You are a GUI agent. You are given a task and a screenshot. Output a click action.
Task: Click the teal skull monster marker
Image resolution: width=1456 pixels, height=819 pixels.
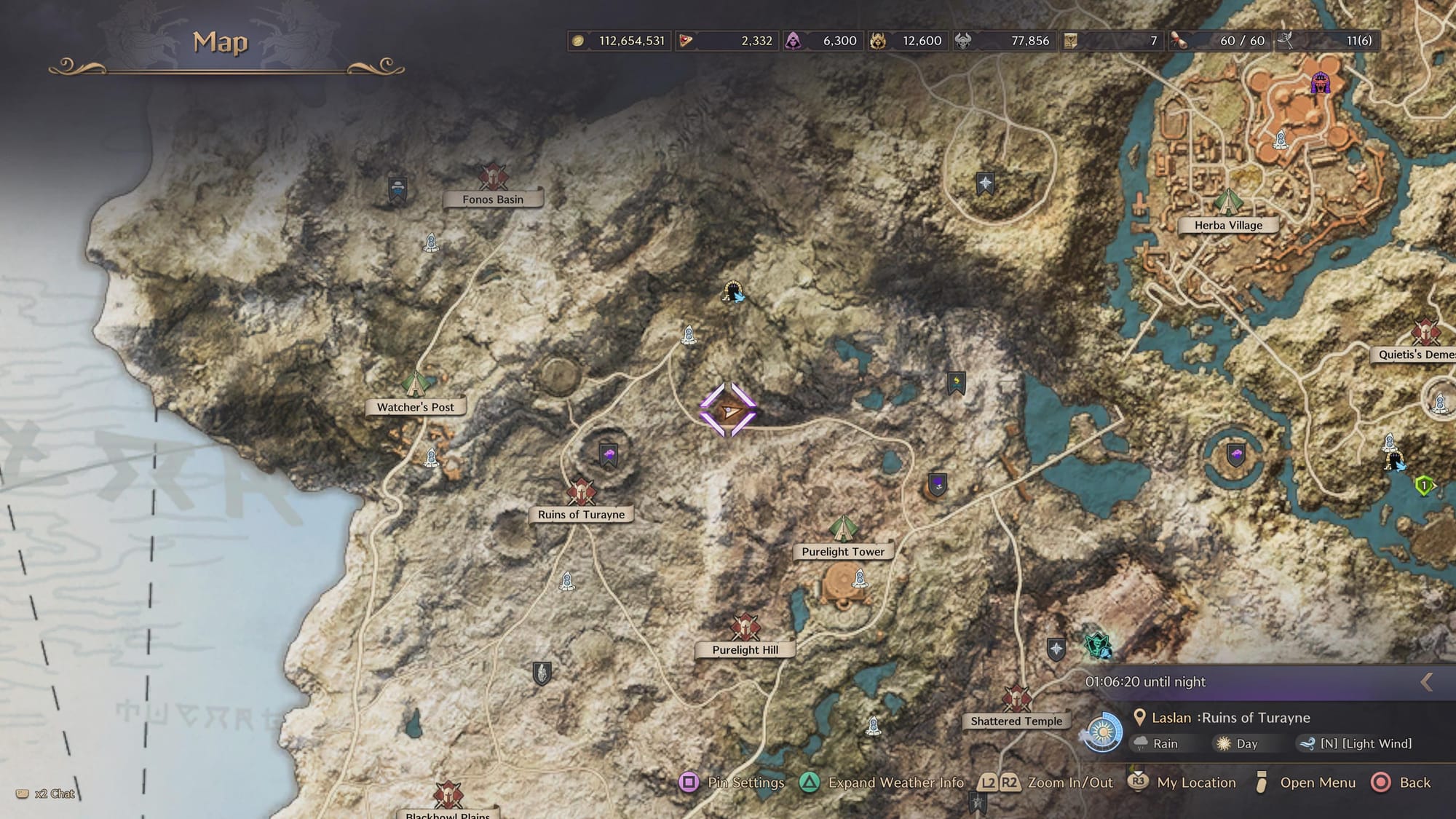click(x=1097, y=645)
